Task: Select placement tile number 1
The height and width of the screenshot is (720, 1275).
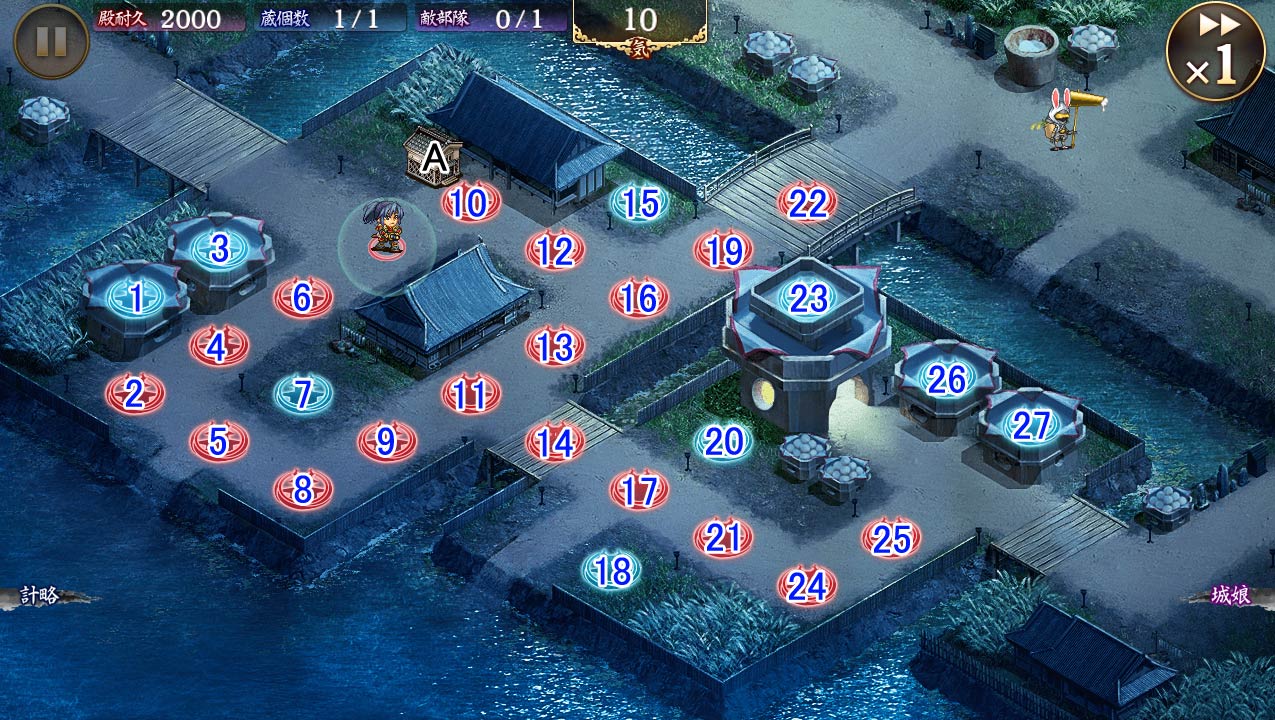Action: [135, 296]
